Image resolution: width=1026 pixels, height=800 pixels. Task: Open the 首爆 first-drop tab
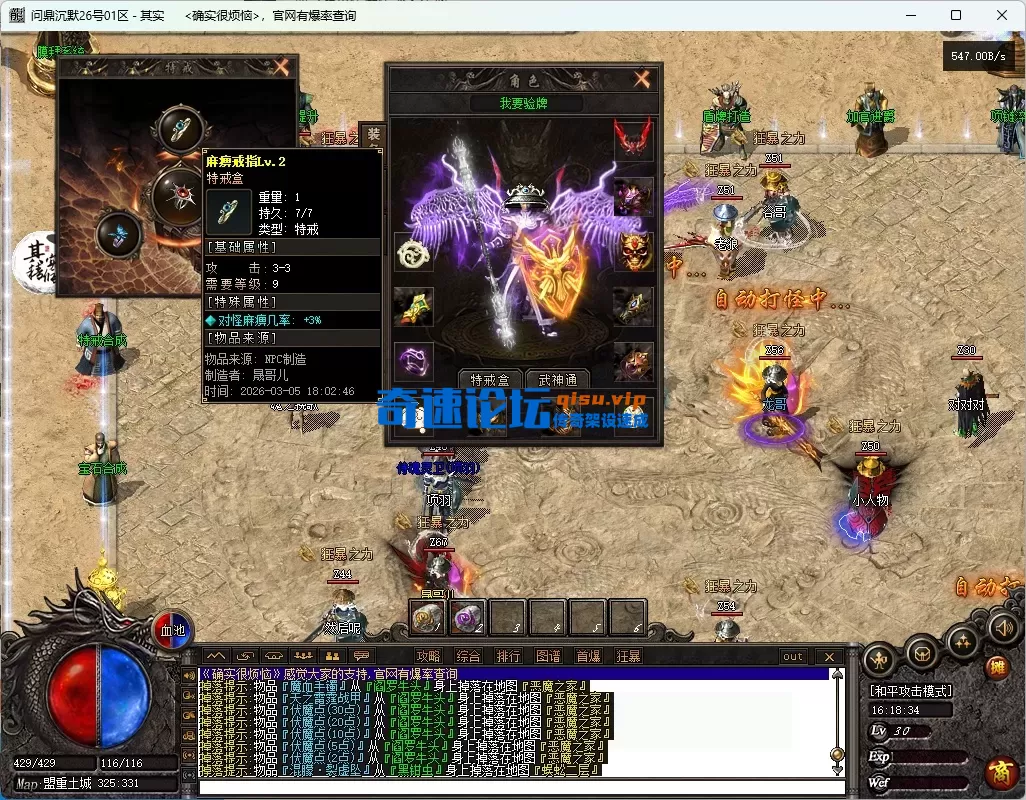point(588,657)
